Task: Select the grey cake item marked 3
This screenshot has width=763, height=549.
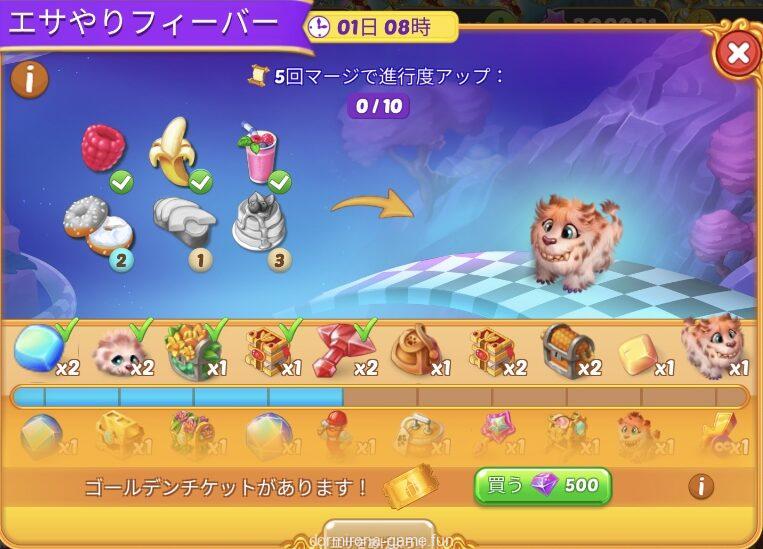Action: 259,220
